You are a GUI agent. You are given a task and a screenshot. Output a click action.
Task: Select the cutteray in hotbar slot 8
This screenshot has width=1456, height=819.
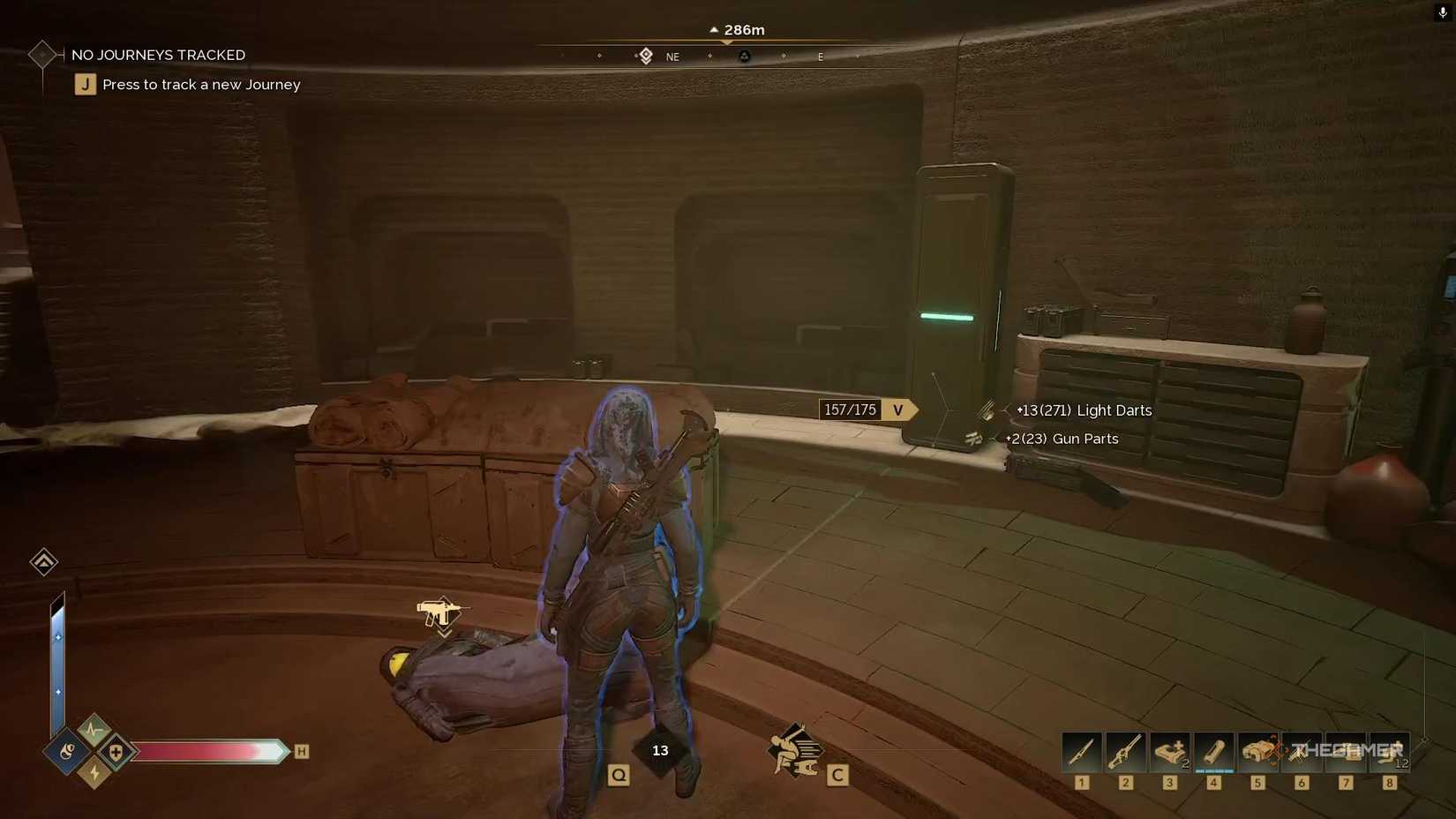tap(1390, 751)
